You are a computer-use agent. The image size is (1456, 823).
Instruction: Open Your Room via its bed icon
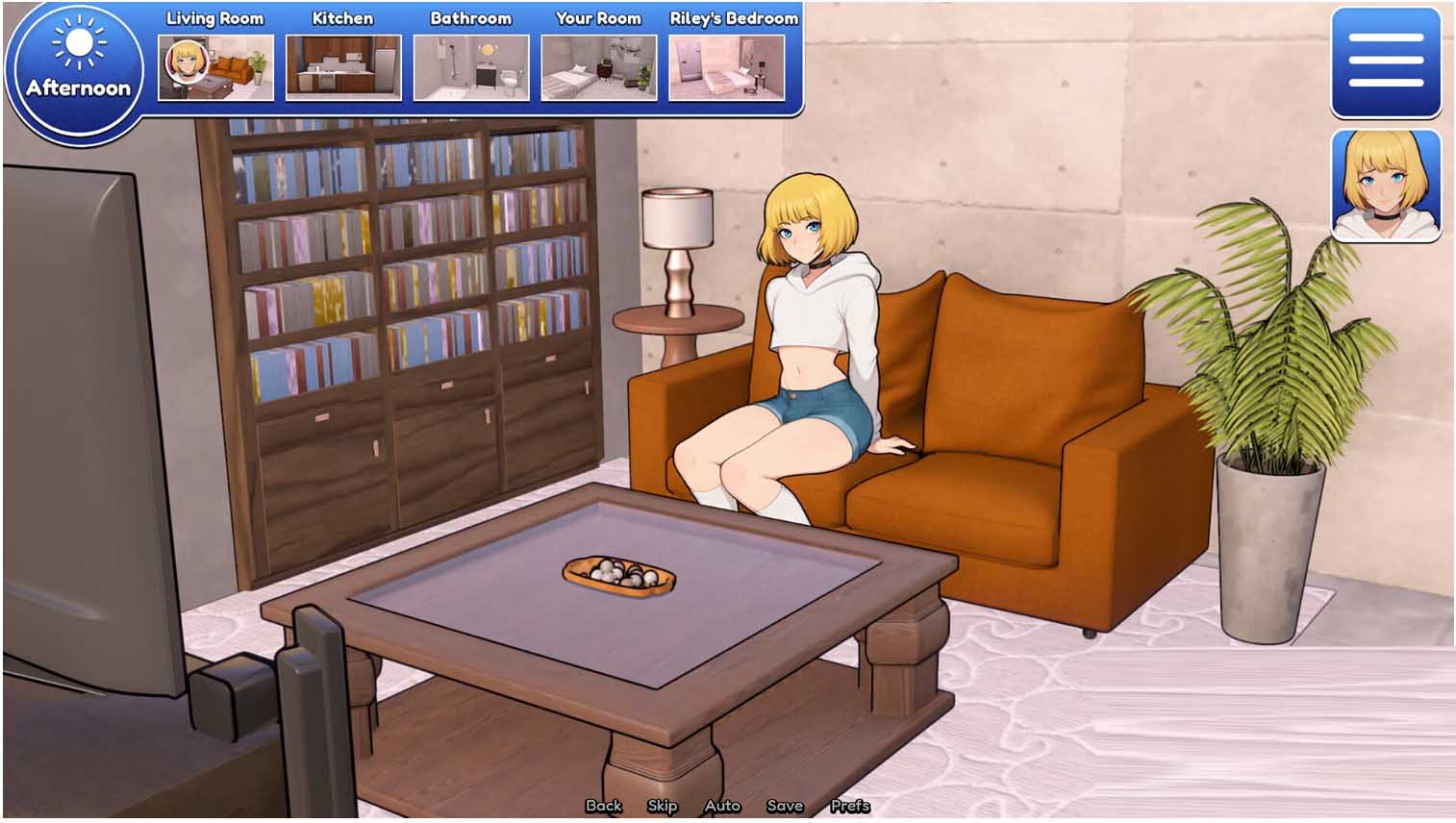pos(598,67)
